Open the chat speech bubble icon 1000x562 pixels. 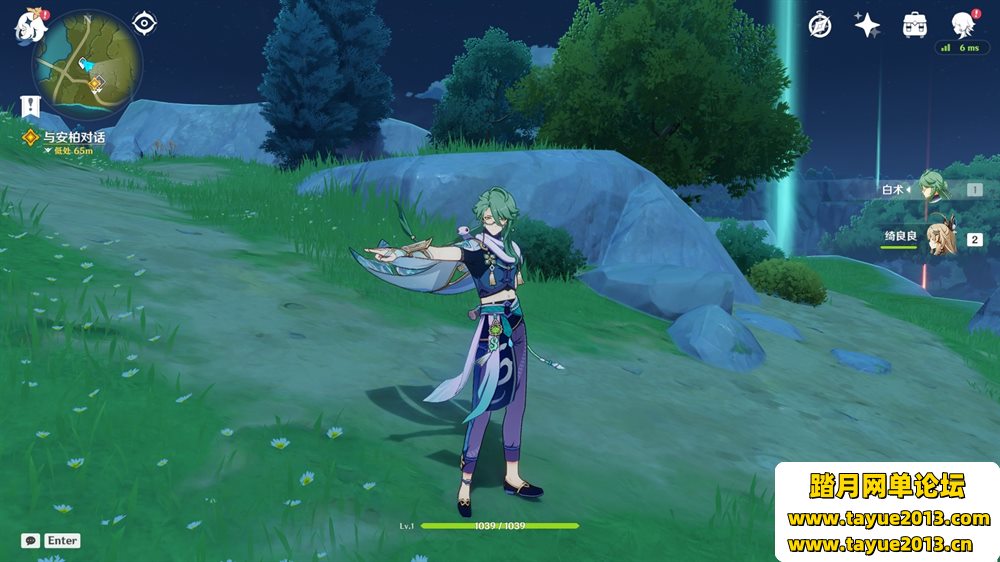(x=30, y=540)
